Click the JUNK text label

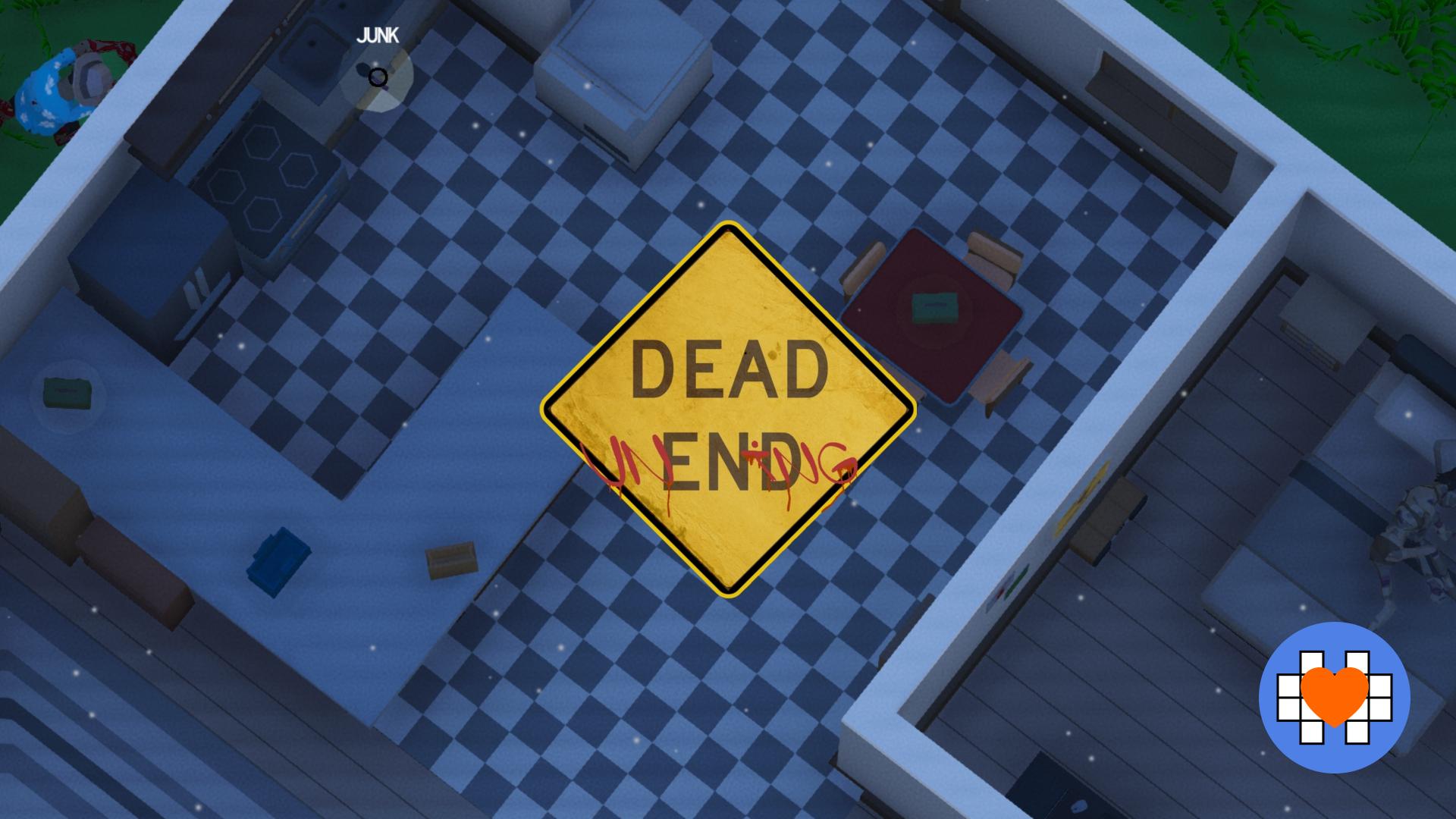coord(378,34)
